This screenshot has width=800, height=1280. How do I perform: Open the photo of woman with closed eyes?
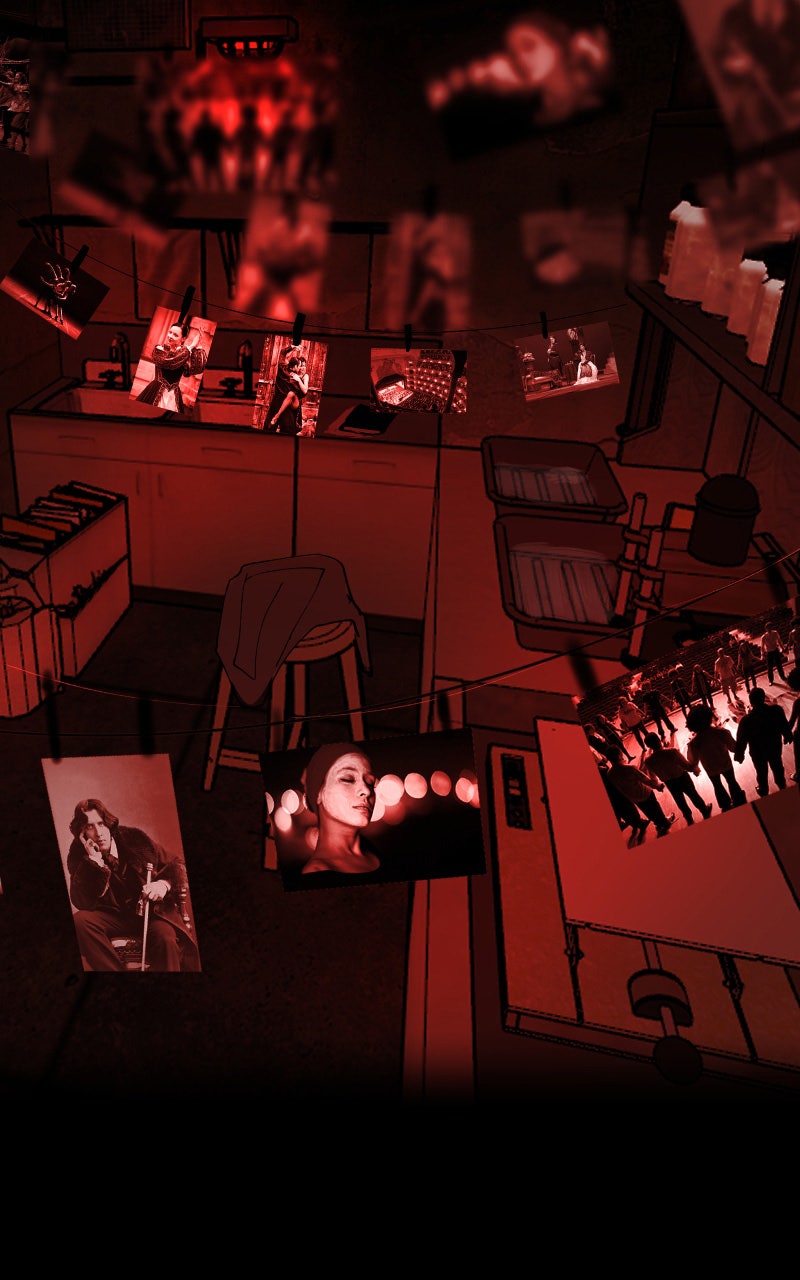point(370,806)
